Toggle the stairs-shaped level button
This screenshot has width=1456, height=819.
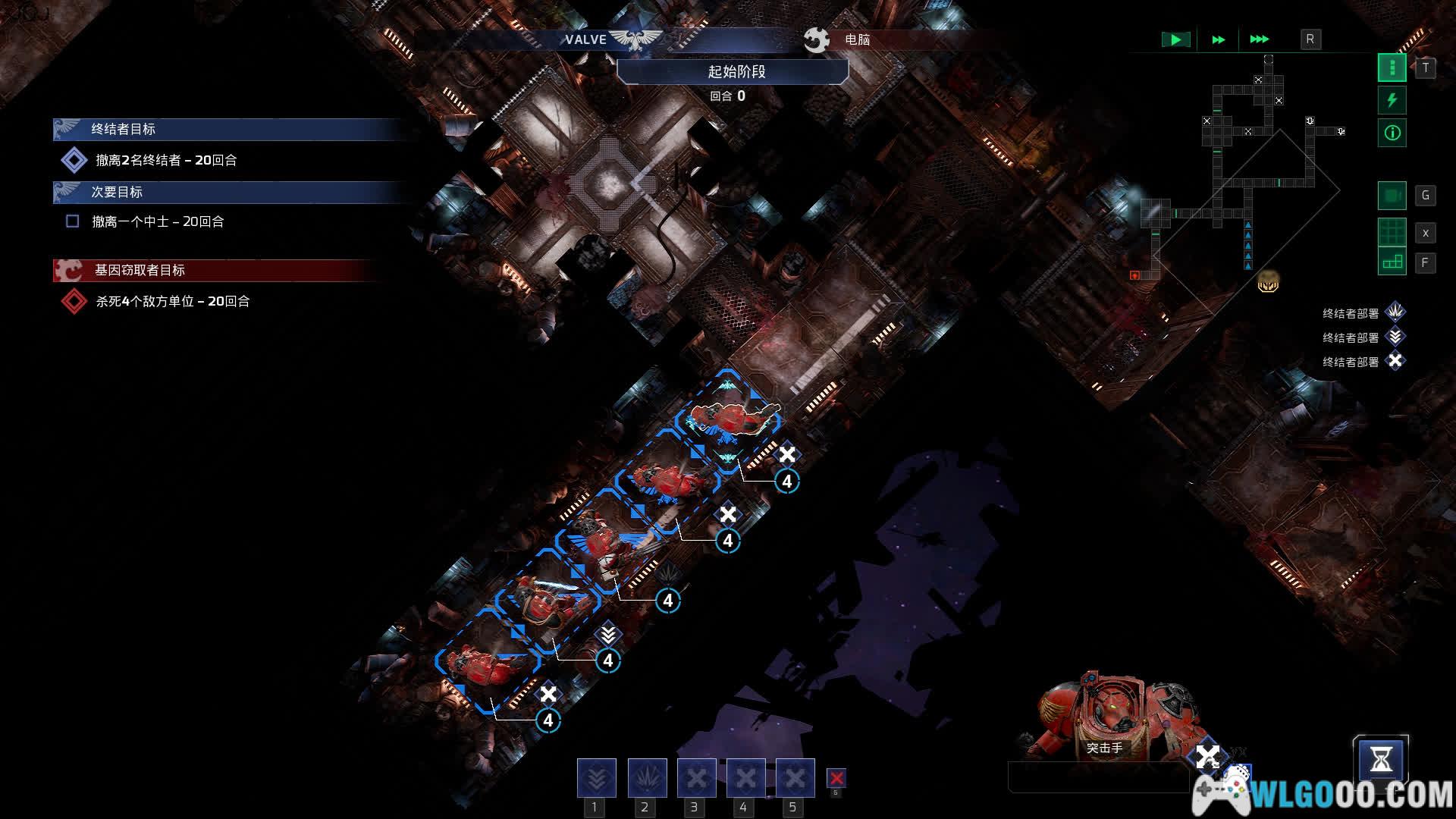coord(1392,262)
